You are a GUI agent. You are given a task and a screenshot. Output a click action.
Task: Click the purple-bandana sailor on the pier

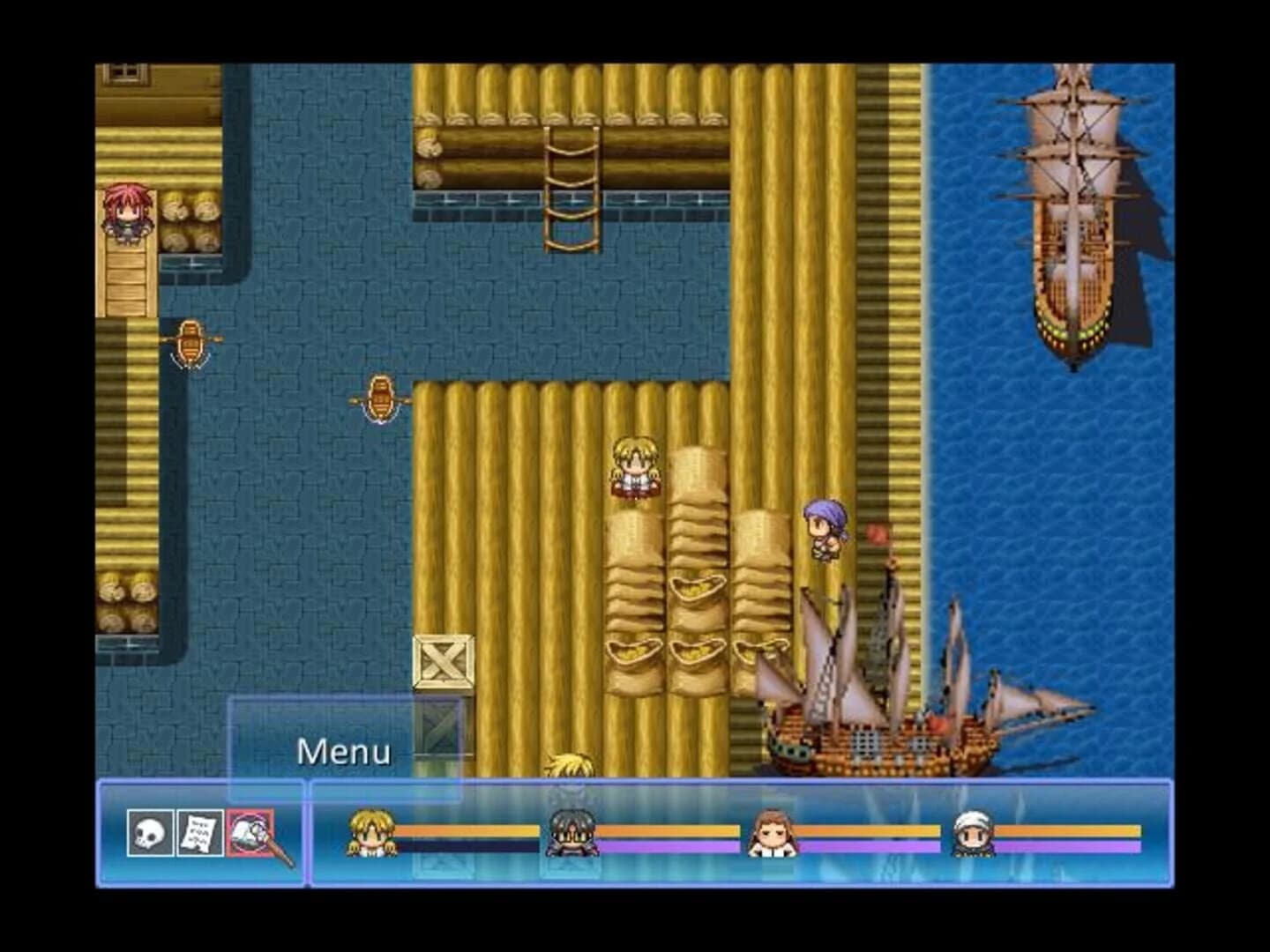(825, 529)
